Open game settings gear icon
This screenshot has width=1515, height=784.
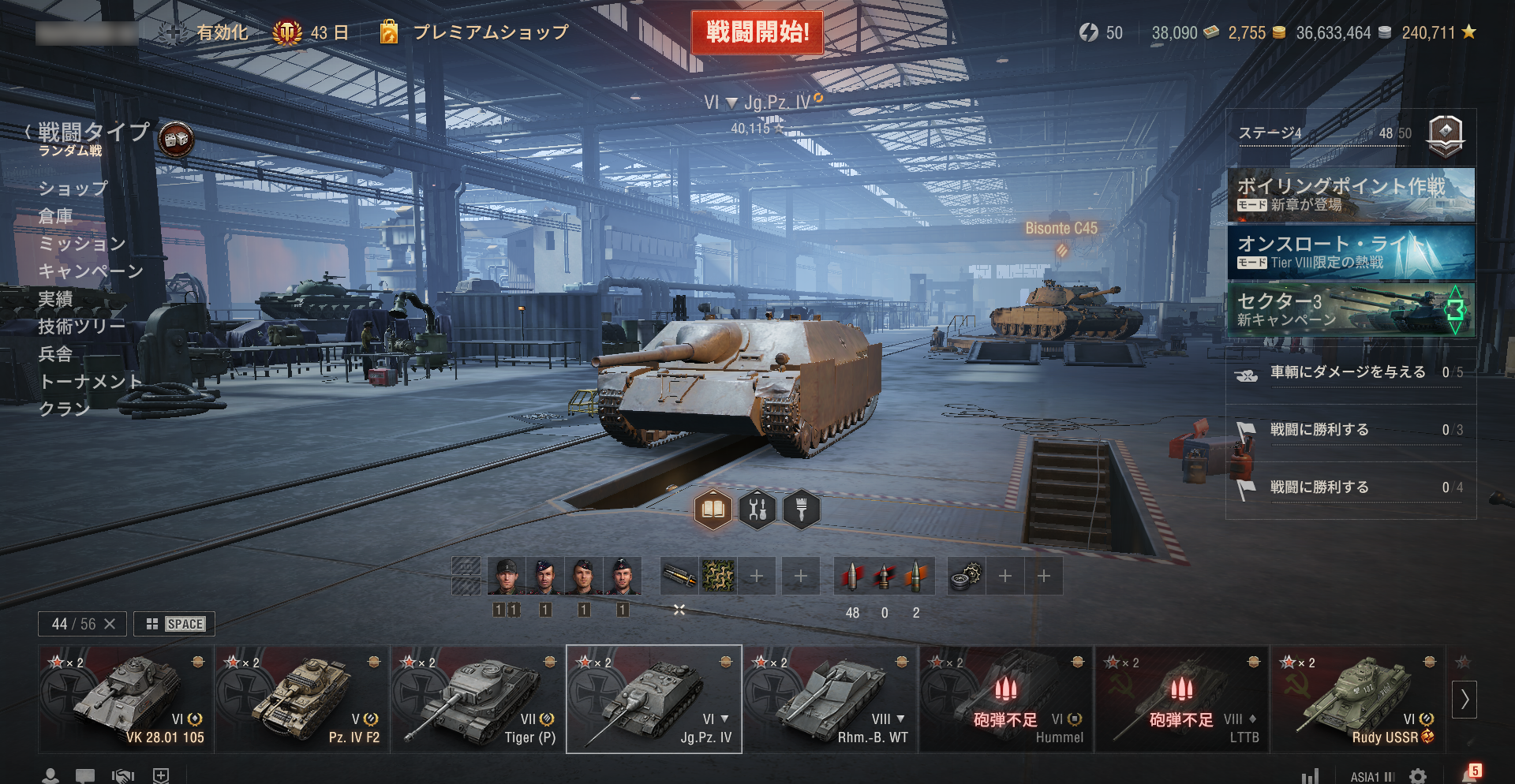tap(1418, 776)
